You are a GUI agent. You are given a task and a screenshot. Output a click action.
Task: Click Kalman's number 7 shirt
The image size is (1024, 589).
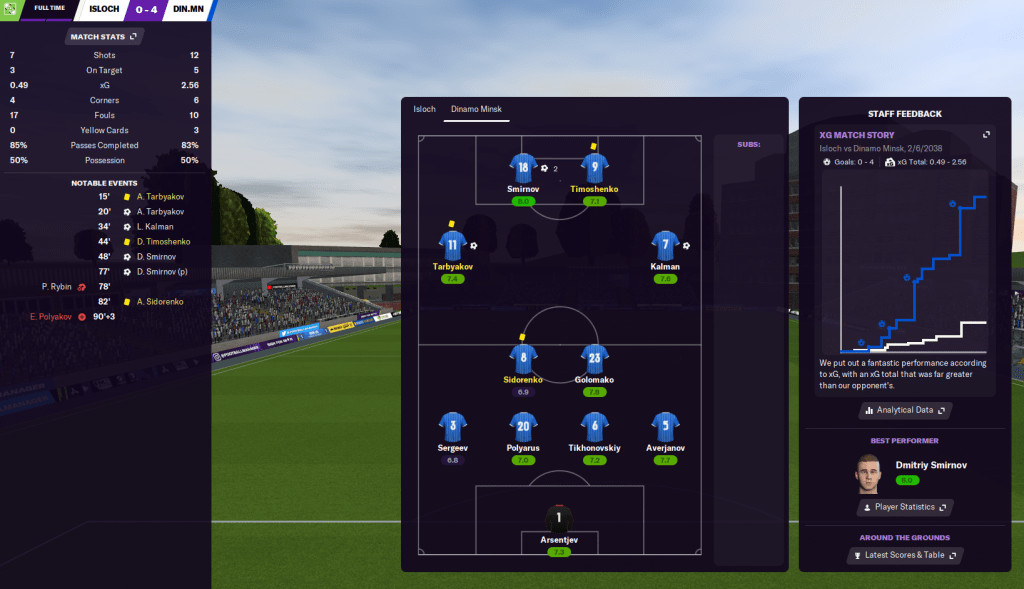tap(665, 245)
